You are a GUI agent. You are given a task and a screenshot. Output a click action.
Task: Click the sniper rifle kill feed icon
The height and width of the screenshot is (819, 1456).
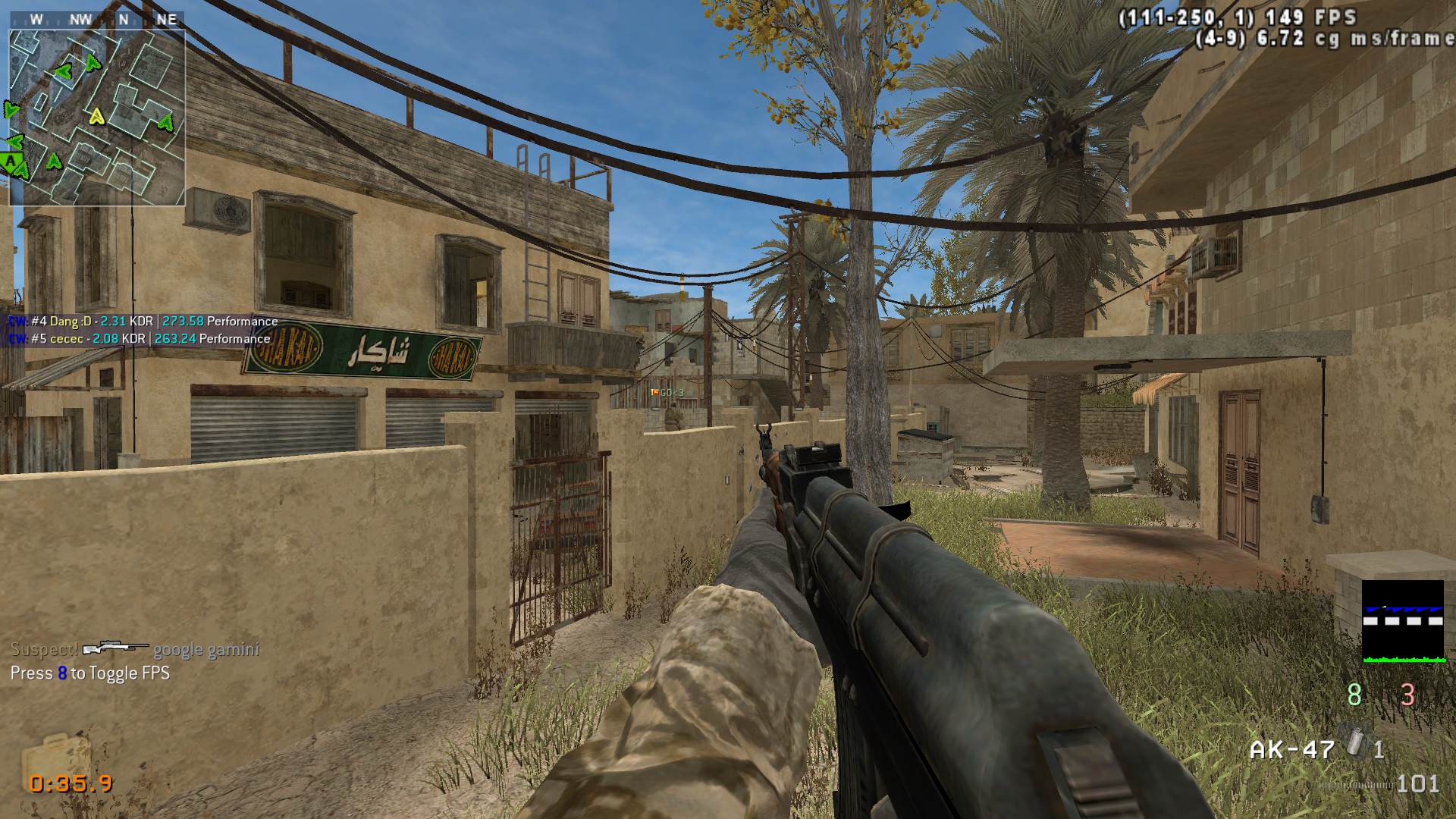pyautogui.click(x=115, y=648)
